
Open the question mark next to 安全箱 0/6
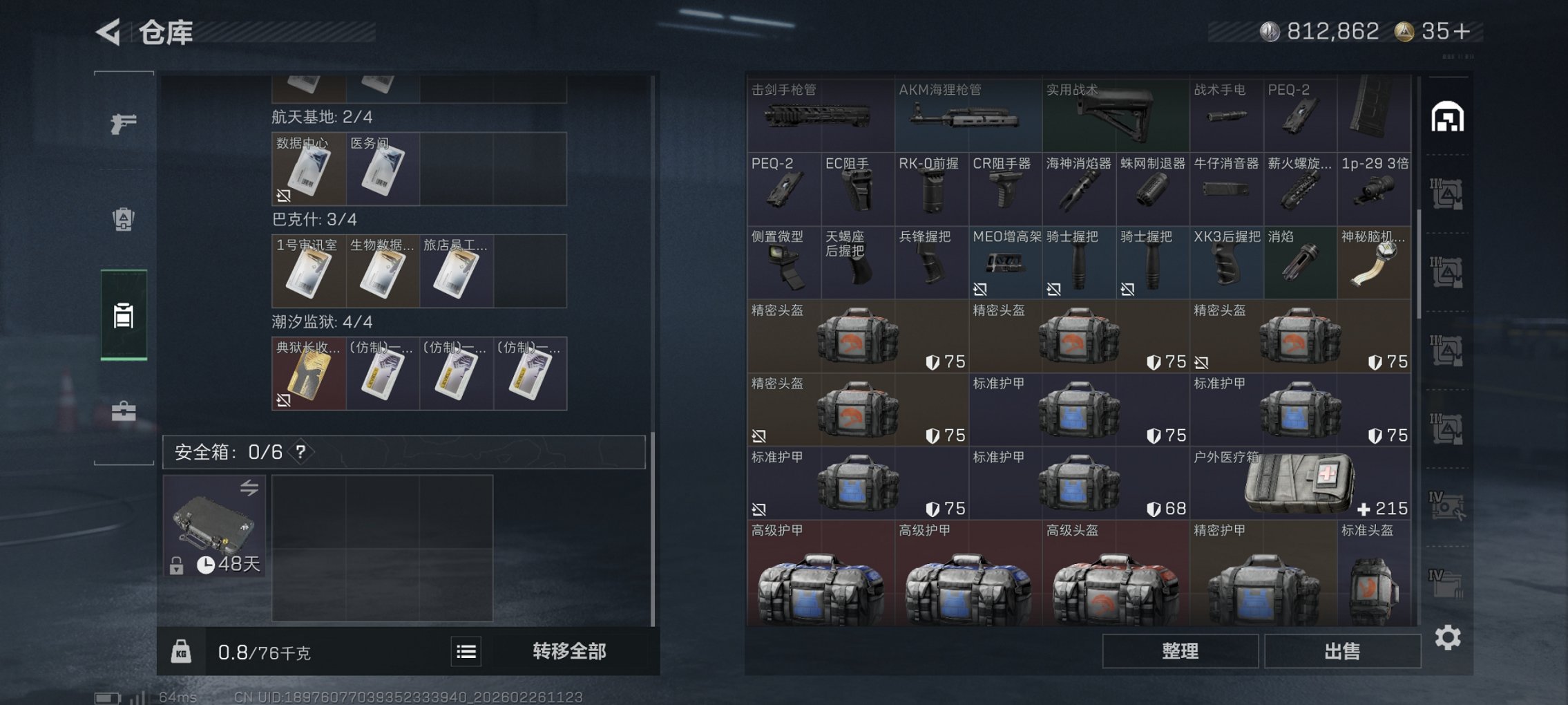(301, 452)
